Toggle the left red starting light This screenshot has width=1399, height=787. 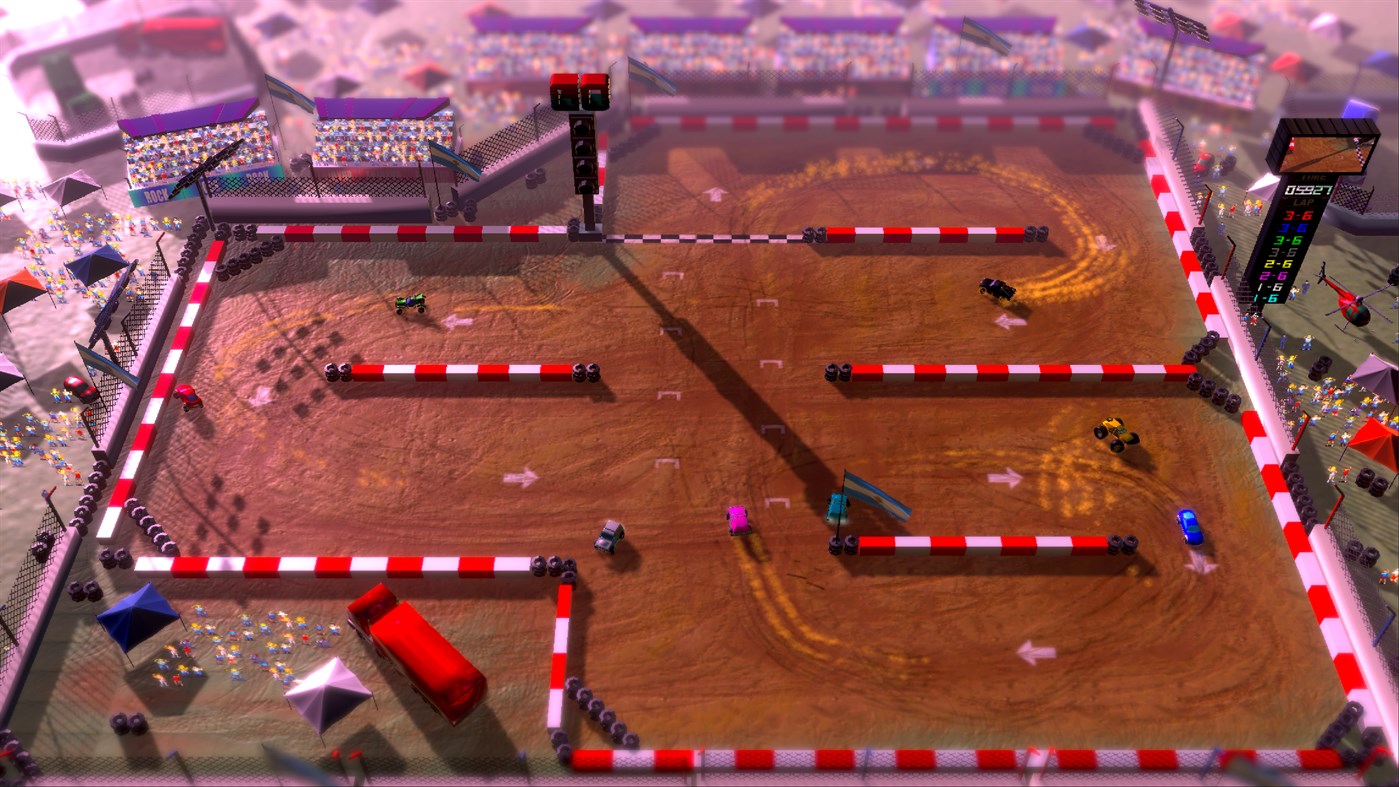(564, 82)
